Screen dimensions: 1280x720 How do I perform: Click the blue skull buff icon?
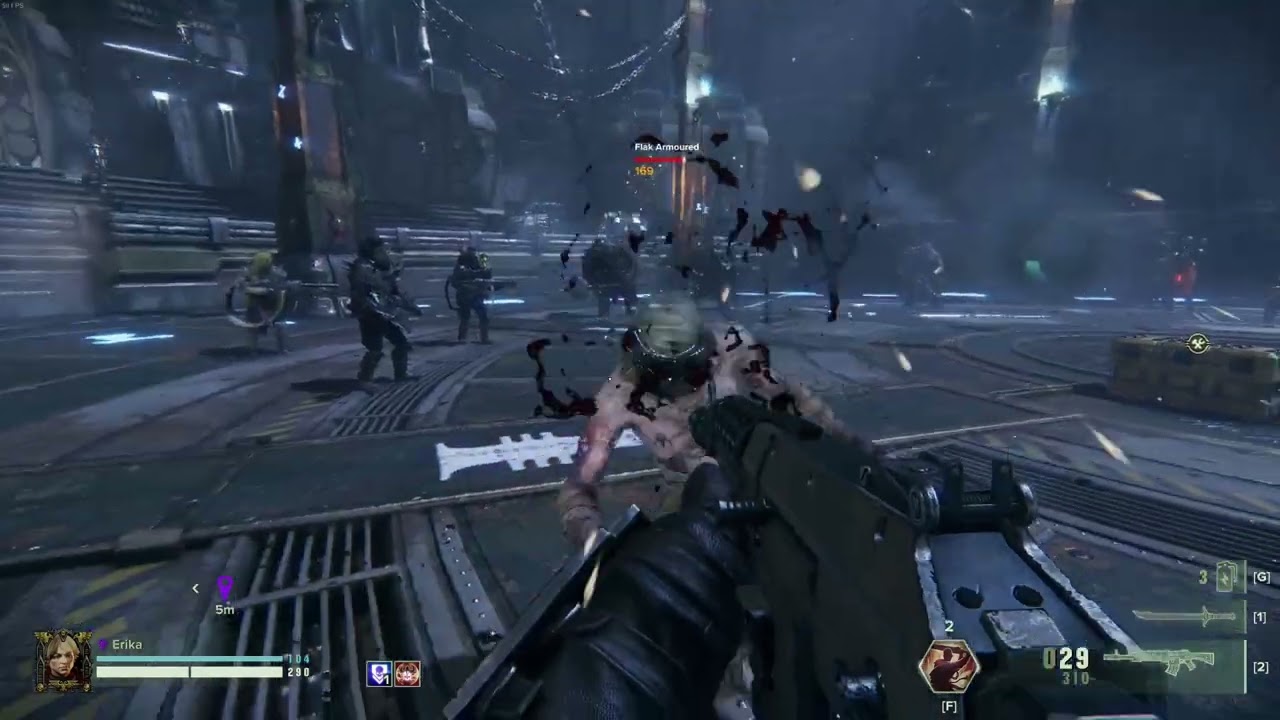tap(379, 674)
